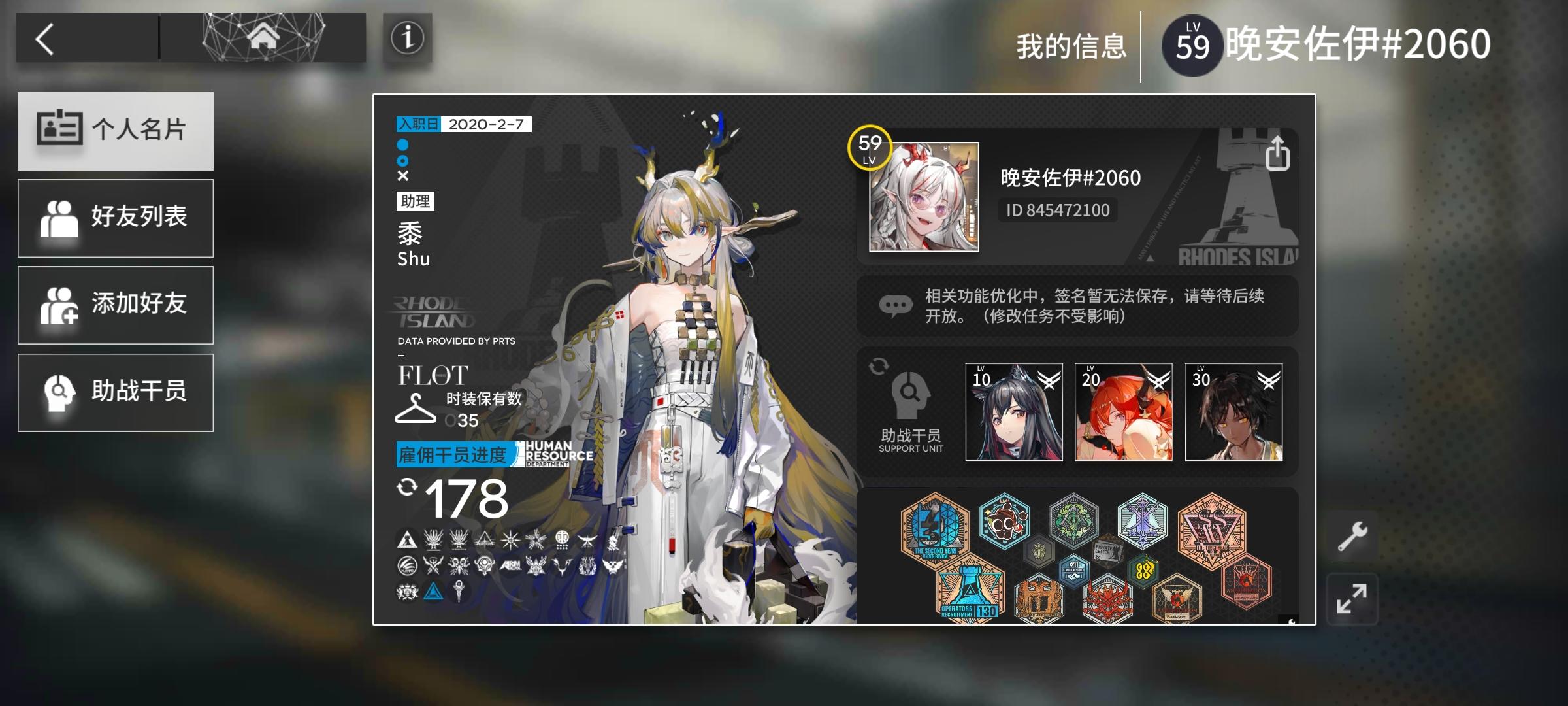The width and height of the screenshot is (1568, 706).
Task: Switch to the 好友列表 sidebar tab
Action: click(x=116, y=217)
